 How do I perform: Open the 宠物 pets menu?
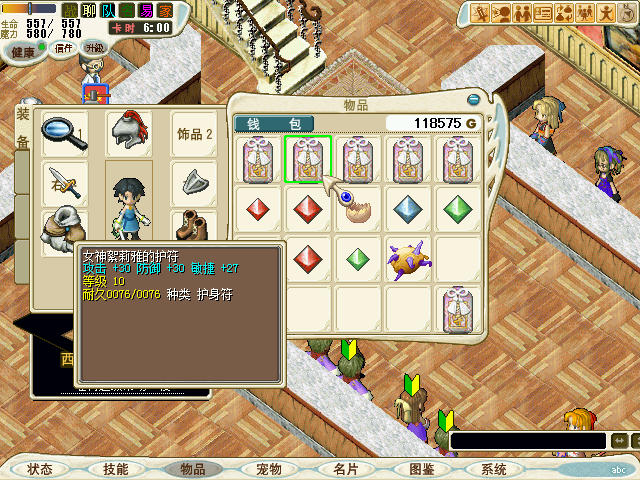[268, 469]
